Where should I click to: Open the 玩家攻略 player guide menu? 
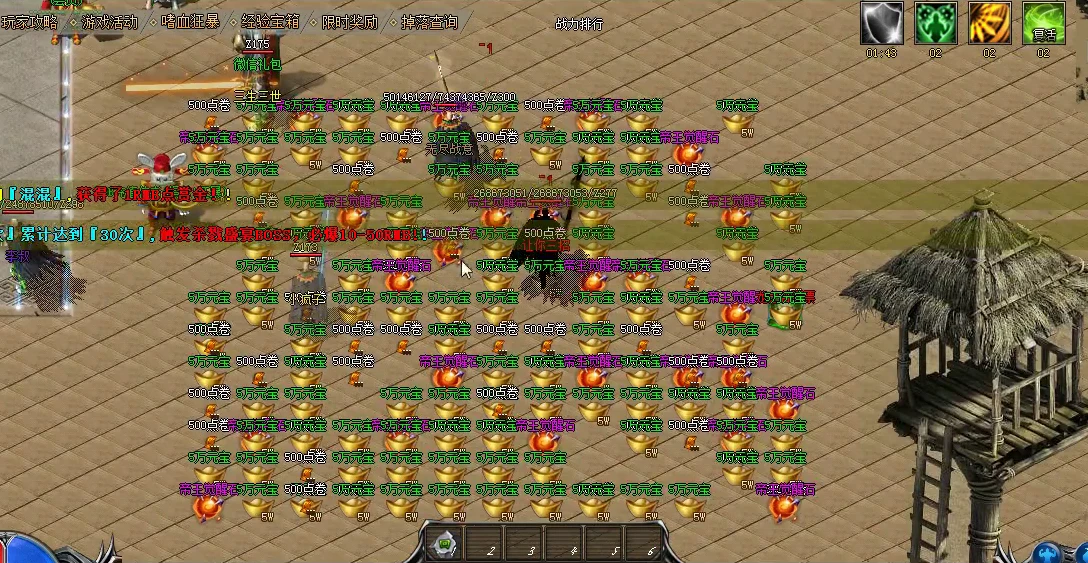coord(30,22)
